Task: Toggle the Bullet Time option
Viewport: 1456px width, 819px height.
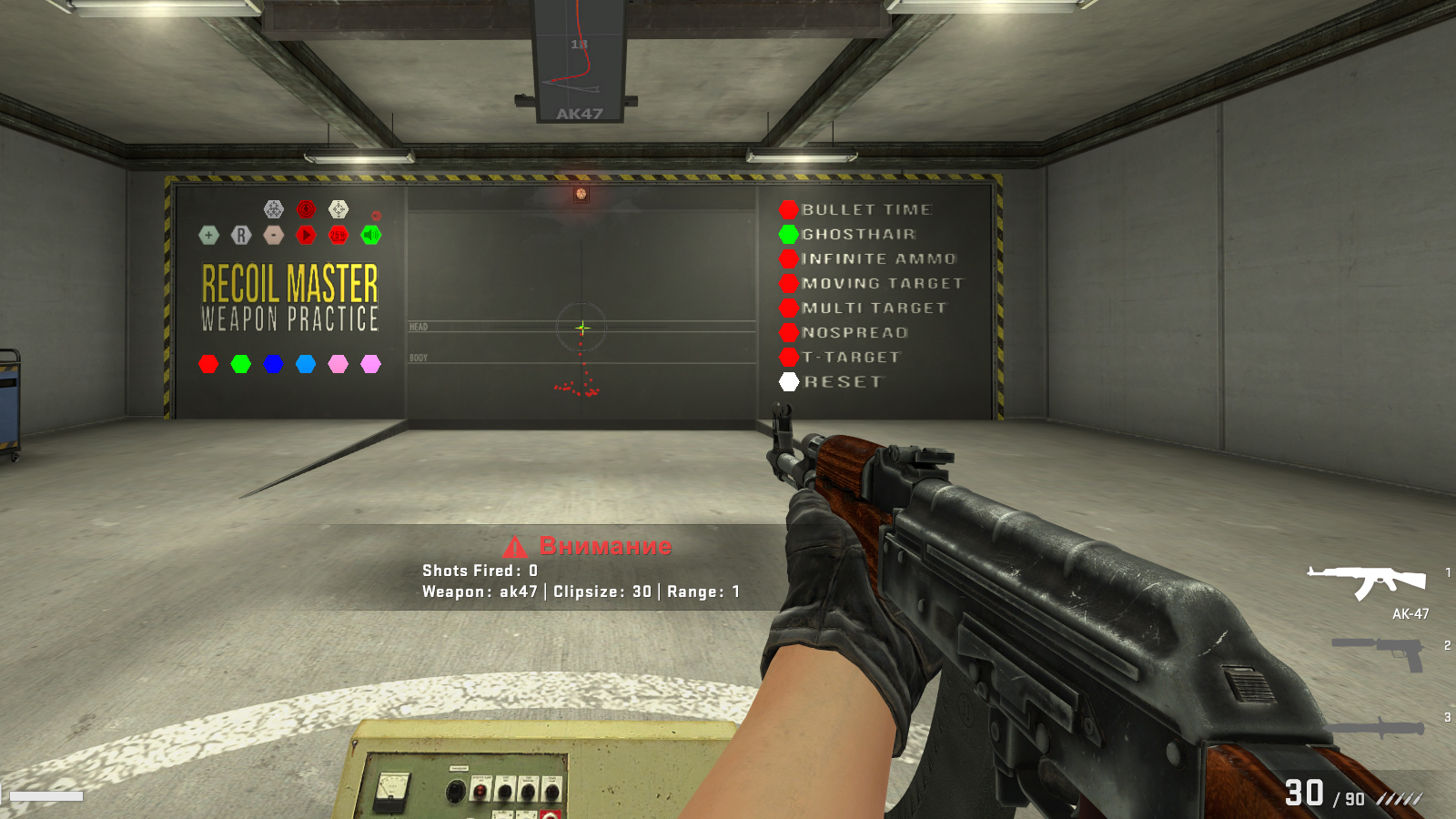Action: [x=789, y=209]
